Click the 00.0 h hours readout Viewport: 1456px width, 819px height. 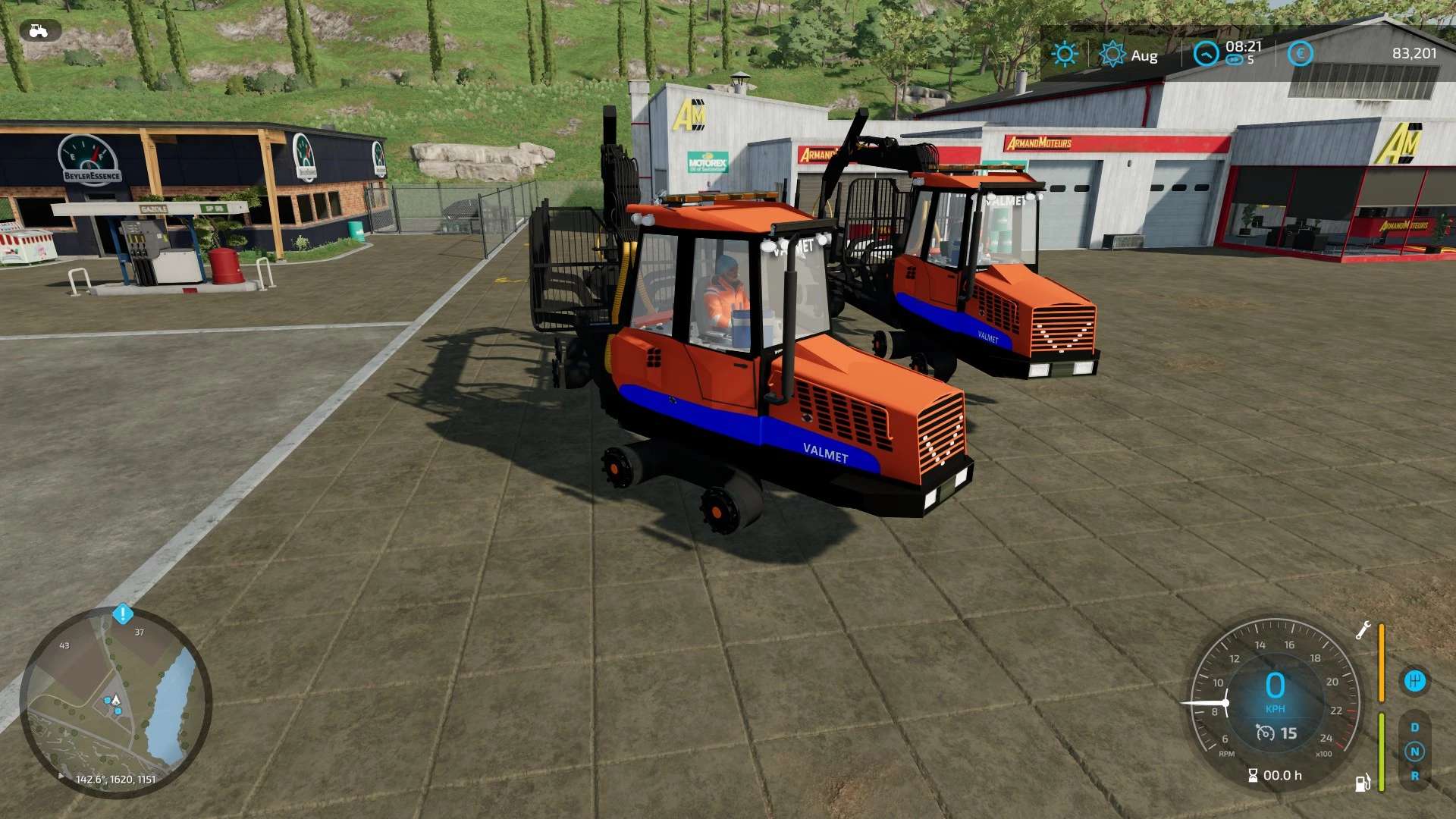pyautogui.click(x=1282, y=775)
